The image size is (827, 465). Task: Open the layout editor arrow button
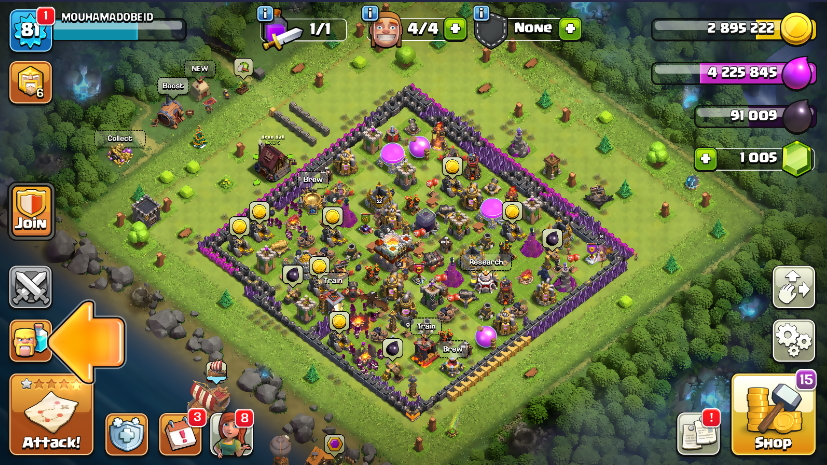coord(793,287)
